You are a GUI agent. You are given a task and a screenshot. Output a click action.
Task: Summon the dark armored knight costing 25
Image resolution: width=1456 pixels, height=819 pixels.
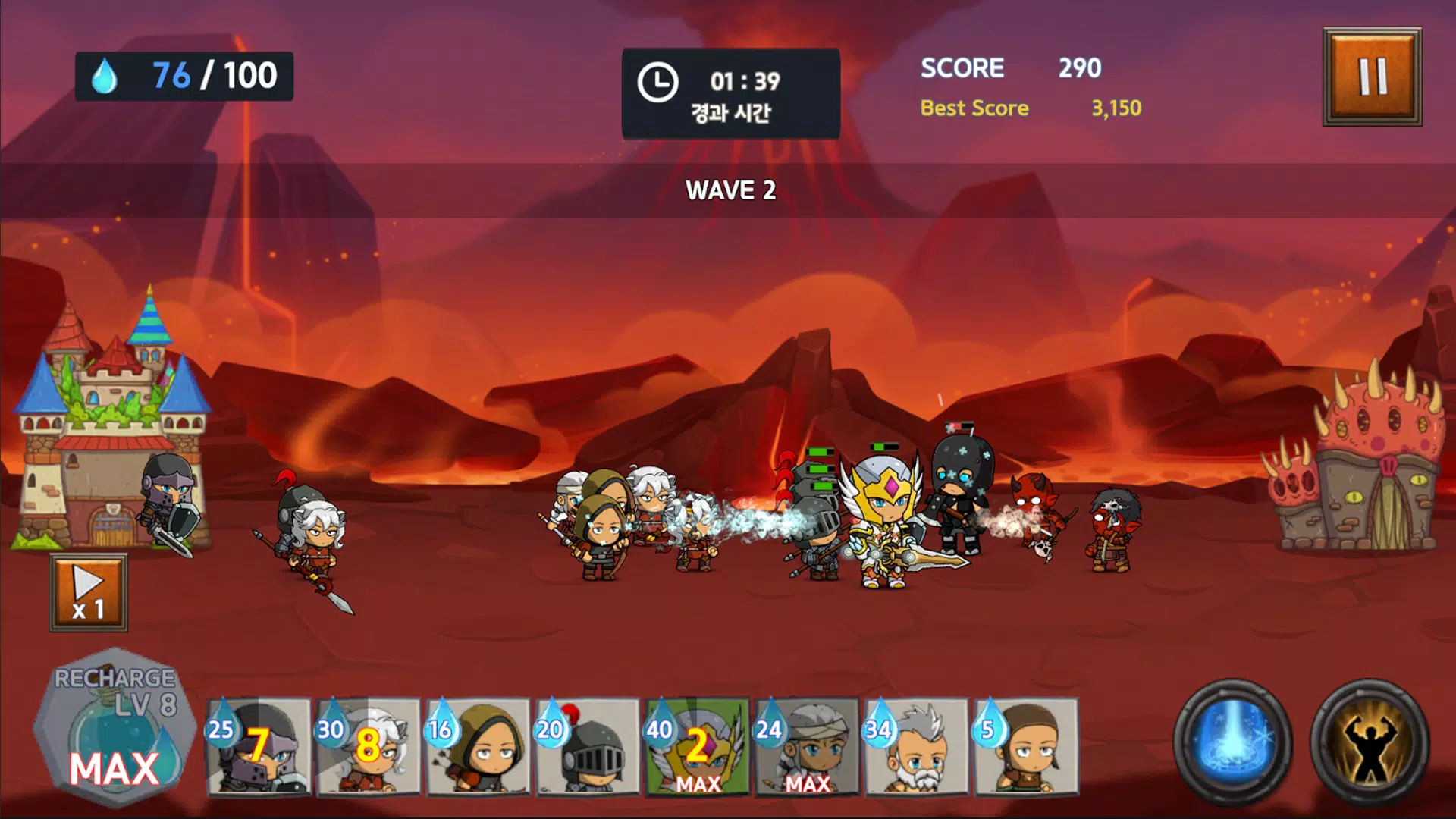point(259,747)
